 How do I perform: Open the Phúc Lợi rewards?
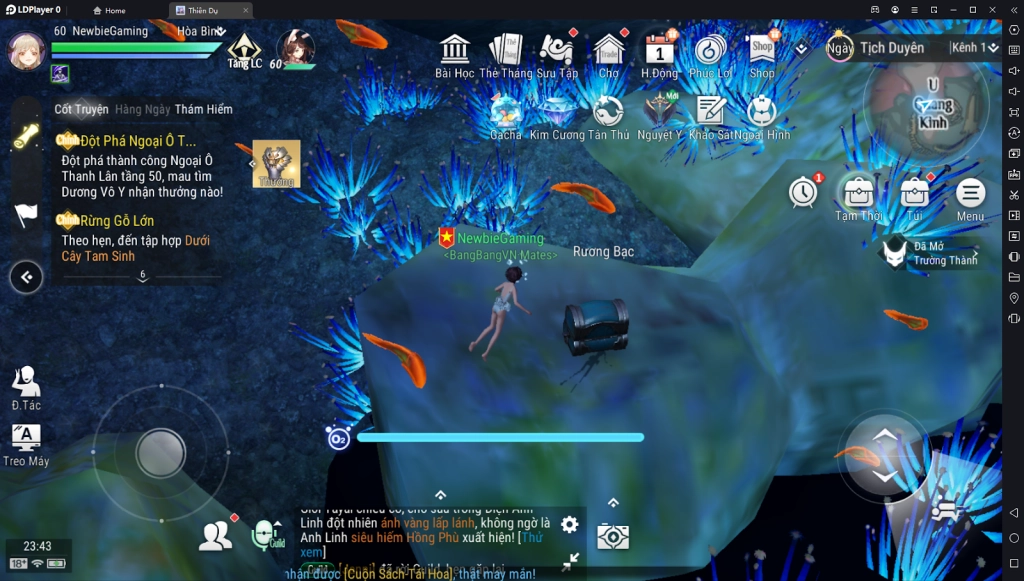tap(710, 51)
